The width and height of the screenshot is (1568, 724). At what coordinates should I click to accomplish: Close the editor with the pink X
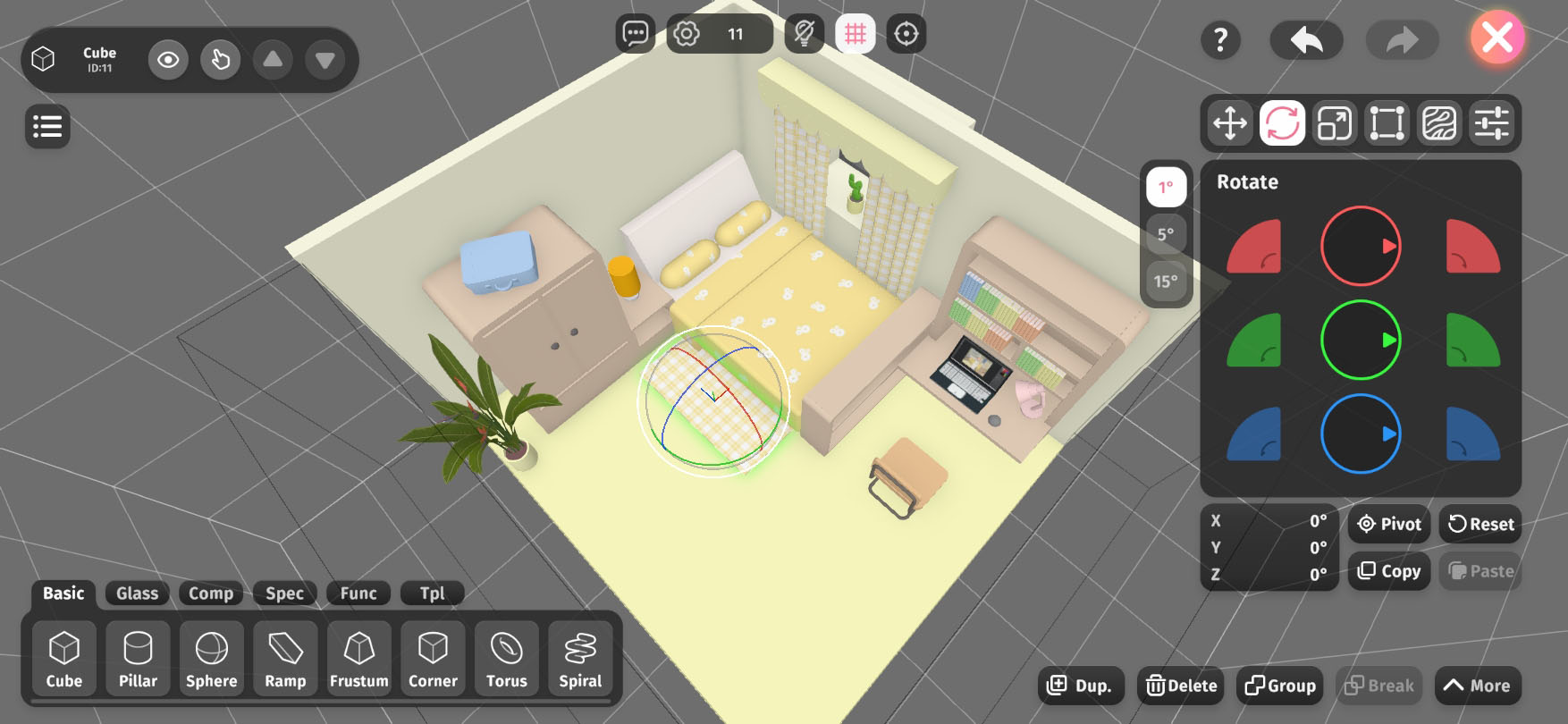pyautogui.click(x=1497, y=38)
